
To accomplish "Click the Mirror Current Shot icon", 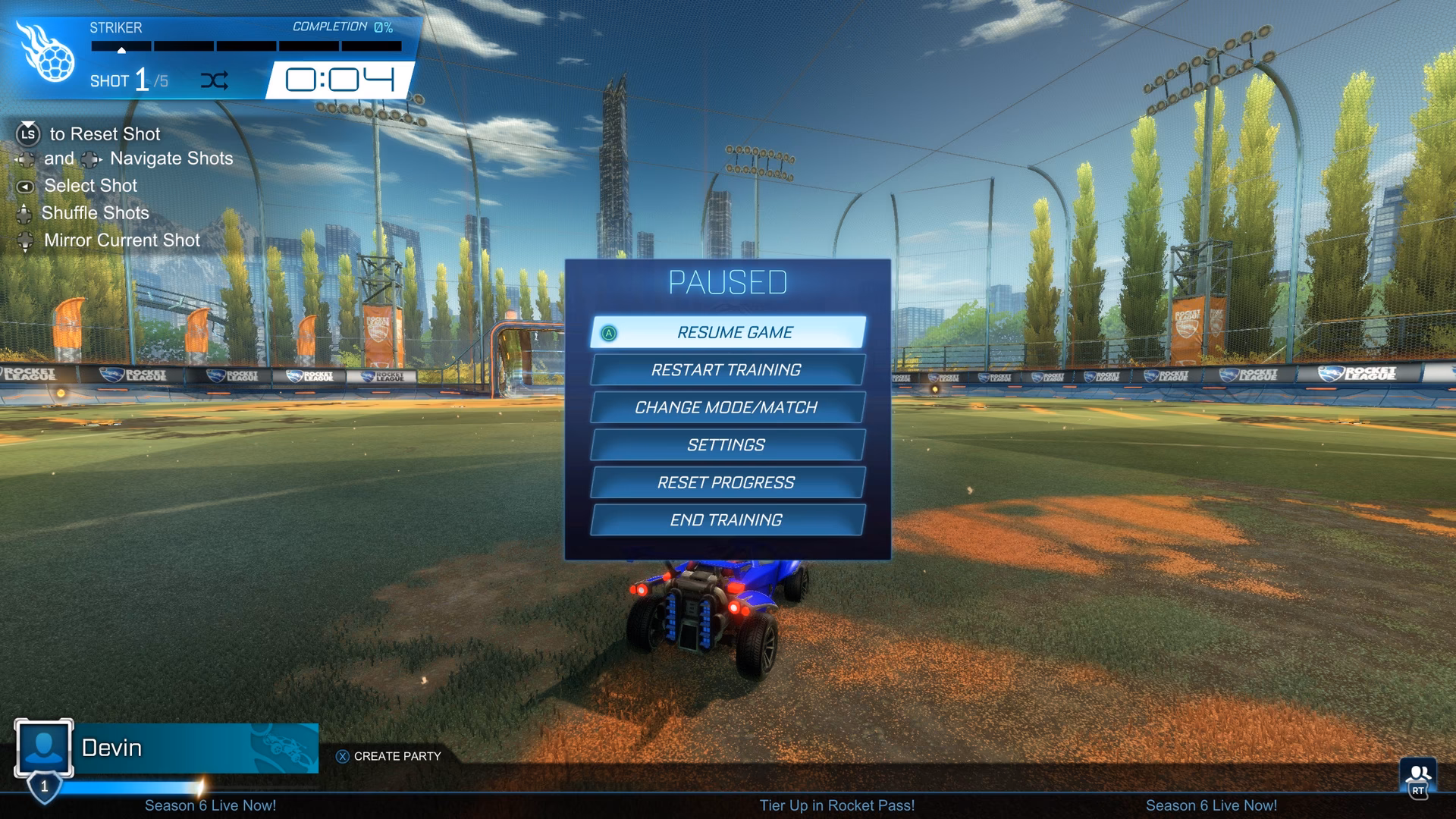I will [24, 240].
